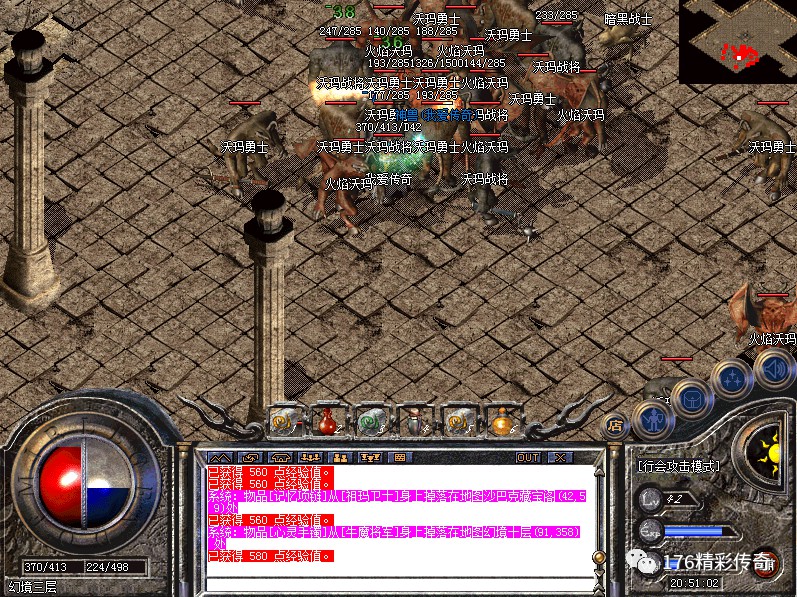Open the bag inventory round button
The height and width of the screenshot is (597, 797).
click(692, 398)
